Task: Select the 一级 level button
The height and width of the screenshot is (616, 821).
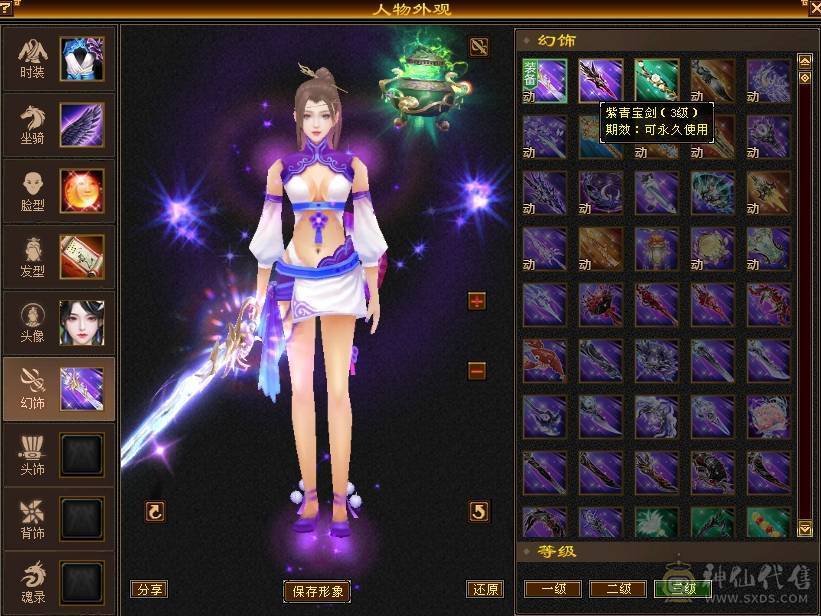Action: coord(553,588)
